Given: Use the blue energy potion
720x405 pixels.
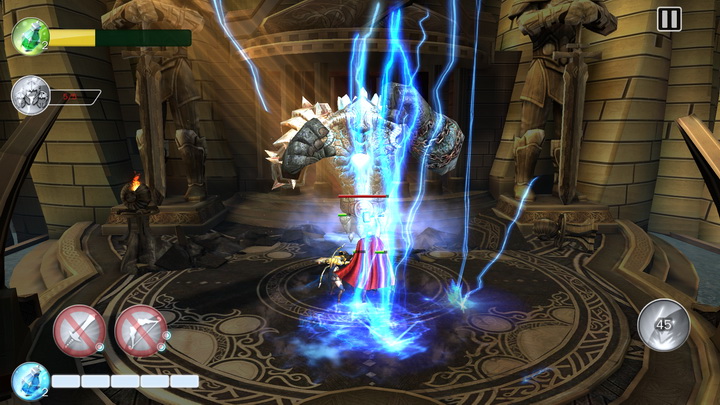Looking at the screenshot, I should [x=30, y=380].
